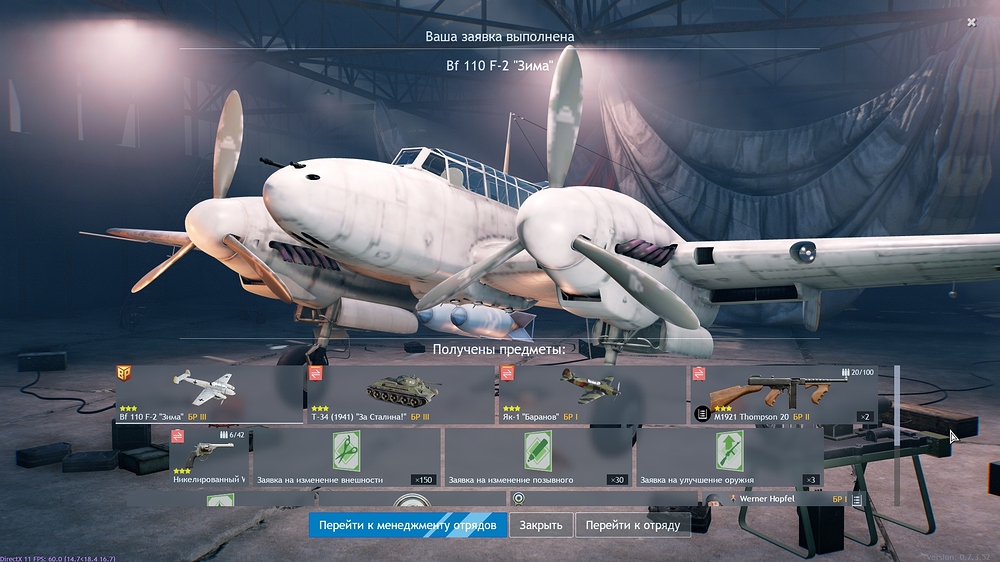The height and width of the screenshot is (562, 1000).
Task: Close the reward window with the X
Action: pos(971,22)
